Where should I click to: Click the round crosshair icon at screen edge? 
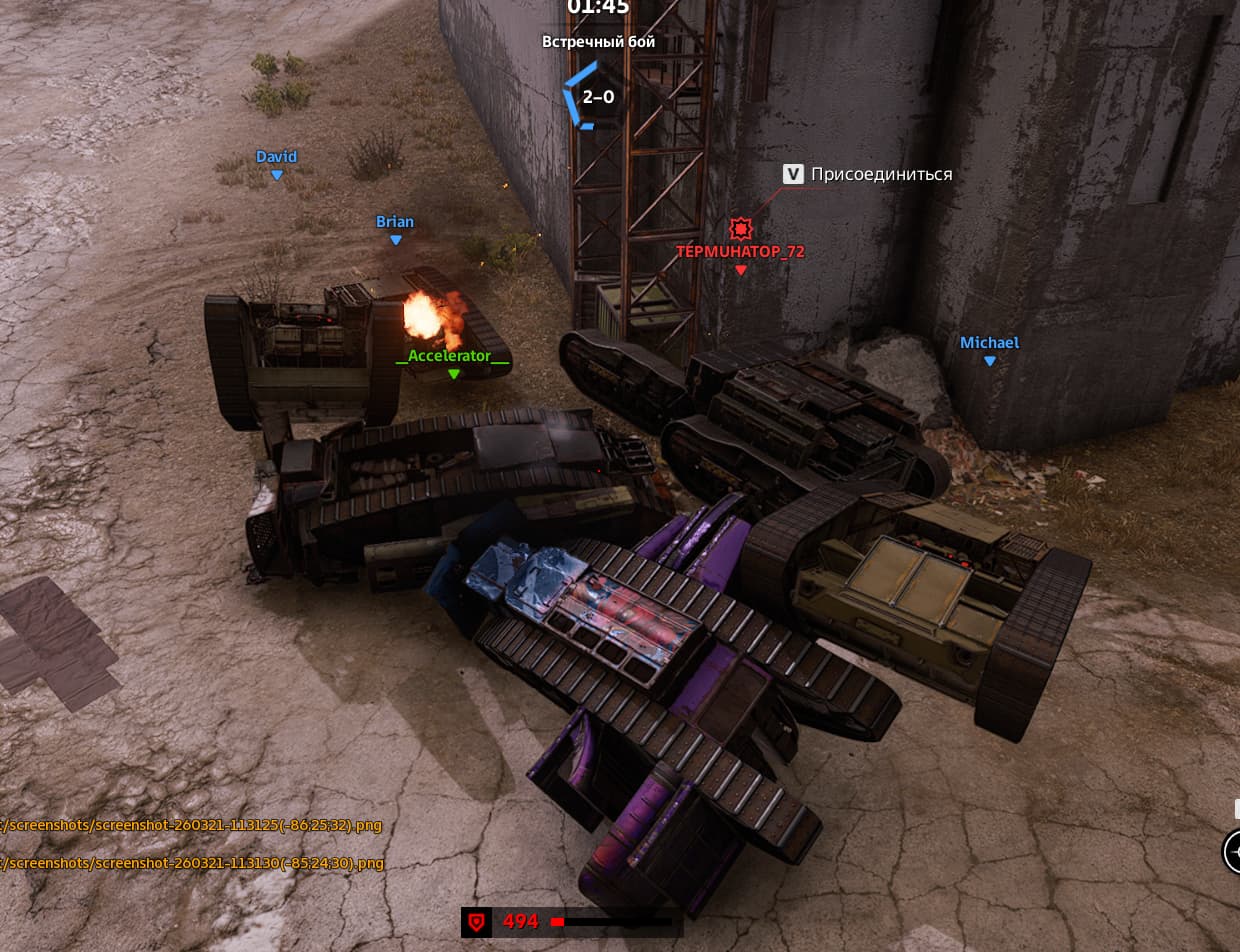point(1234,852)
